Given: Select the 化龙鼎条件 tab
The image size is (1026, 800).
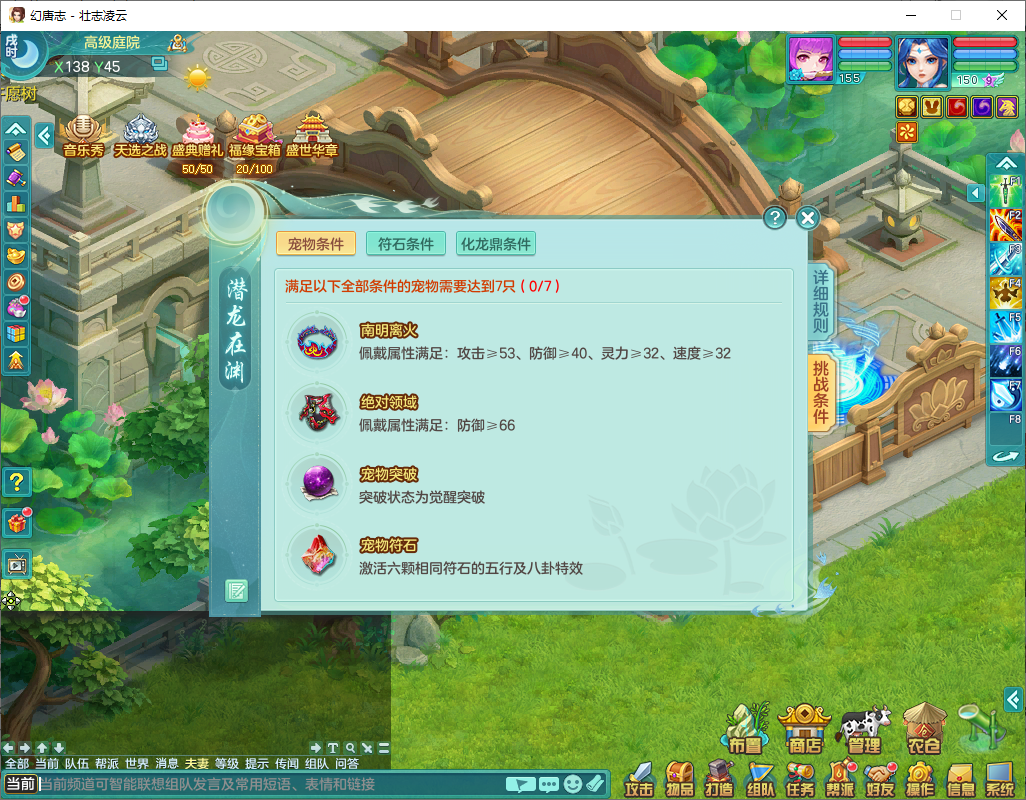Looking at the screenshot, I should (496, 244).
